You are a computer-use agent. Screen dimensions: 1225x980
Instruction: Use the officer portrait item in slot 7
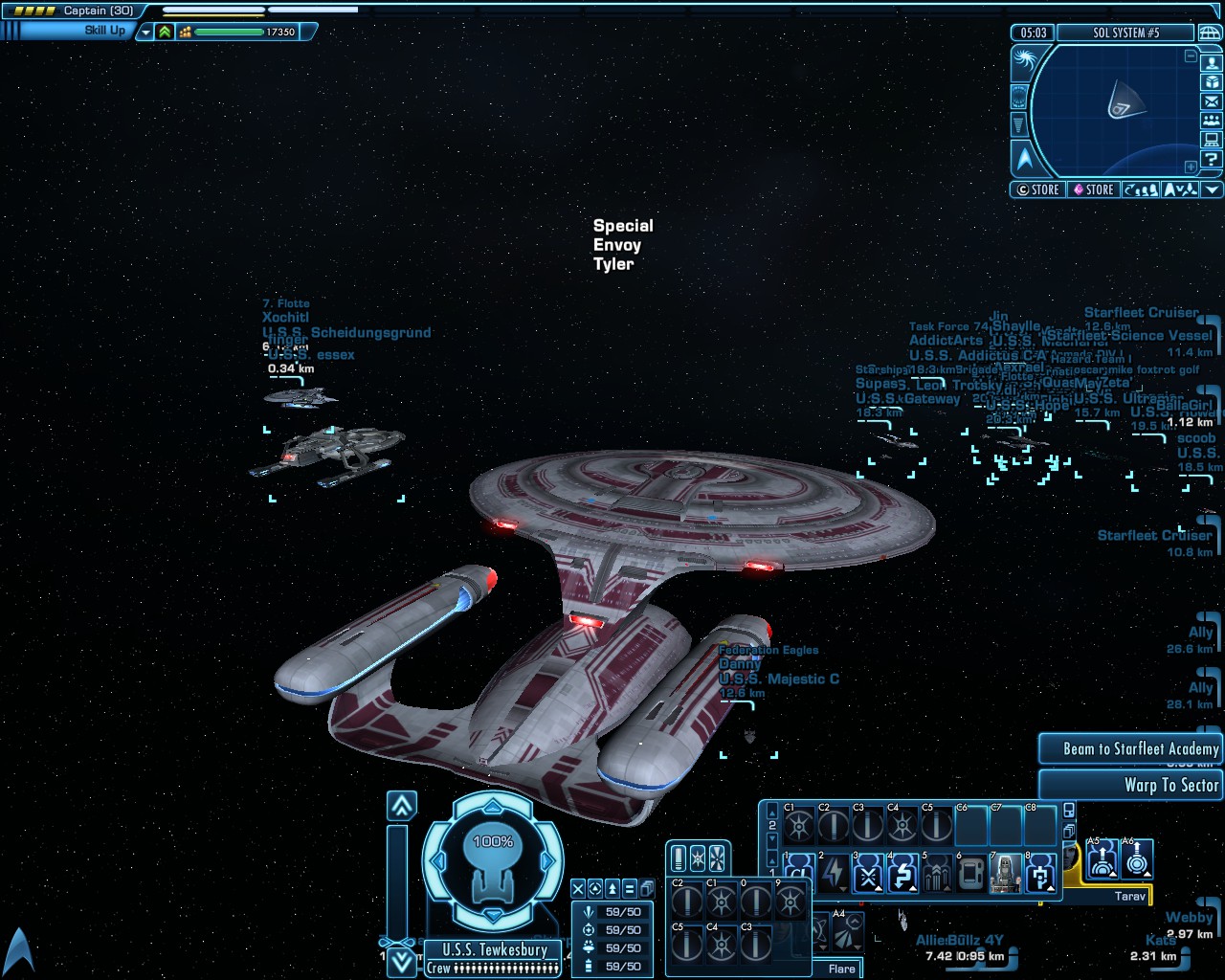point(1005,874)
